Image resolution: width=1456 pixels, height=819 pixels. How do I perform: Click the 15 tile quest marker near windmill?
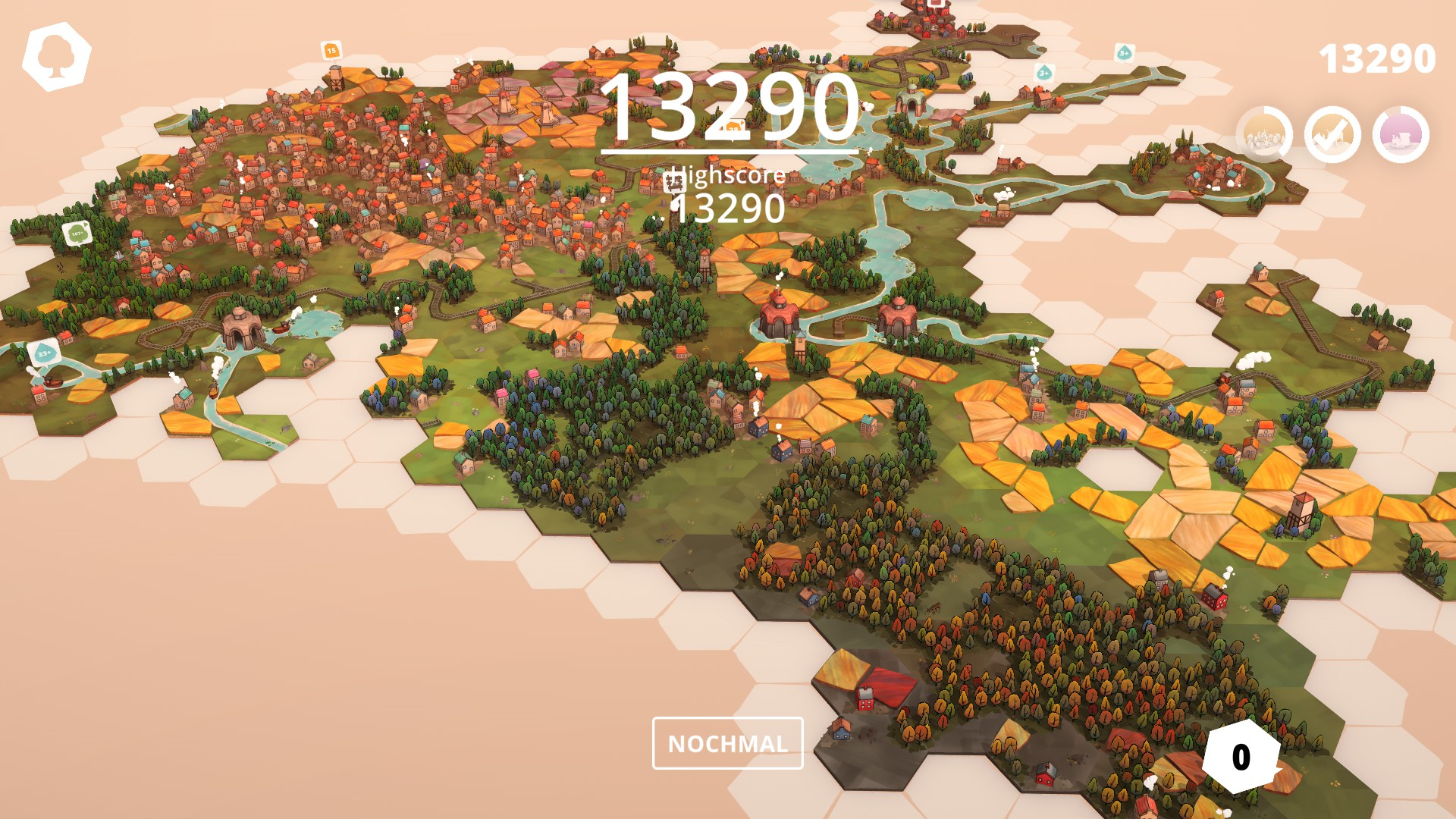click(x=330, y=49)
